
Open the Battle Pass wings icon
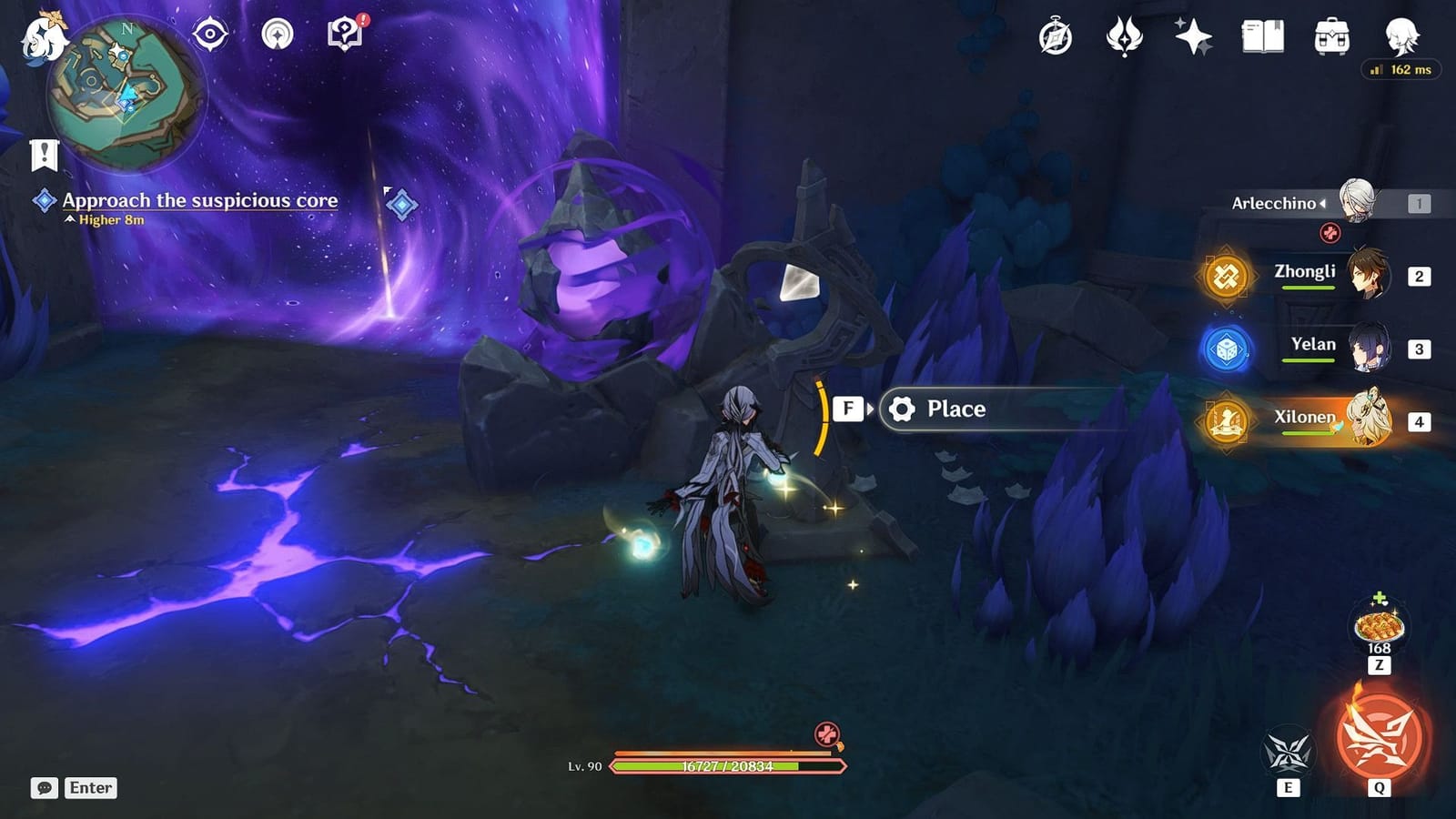coord(1125,35)
